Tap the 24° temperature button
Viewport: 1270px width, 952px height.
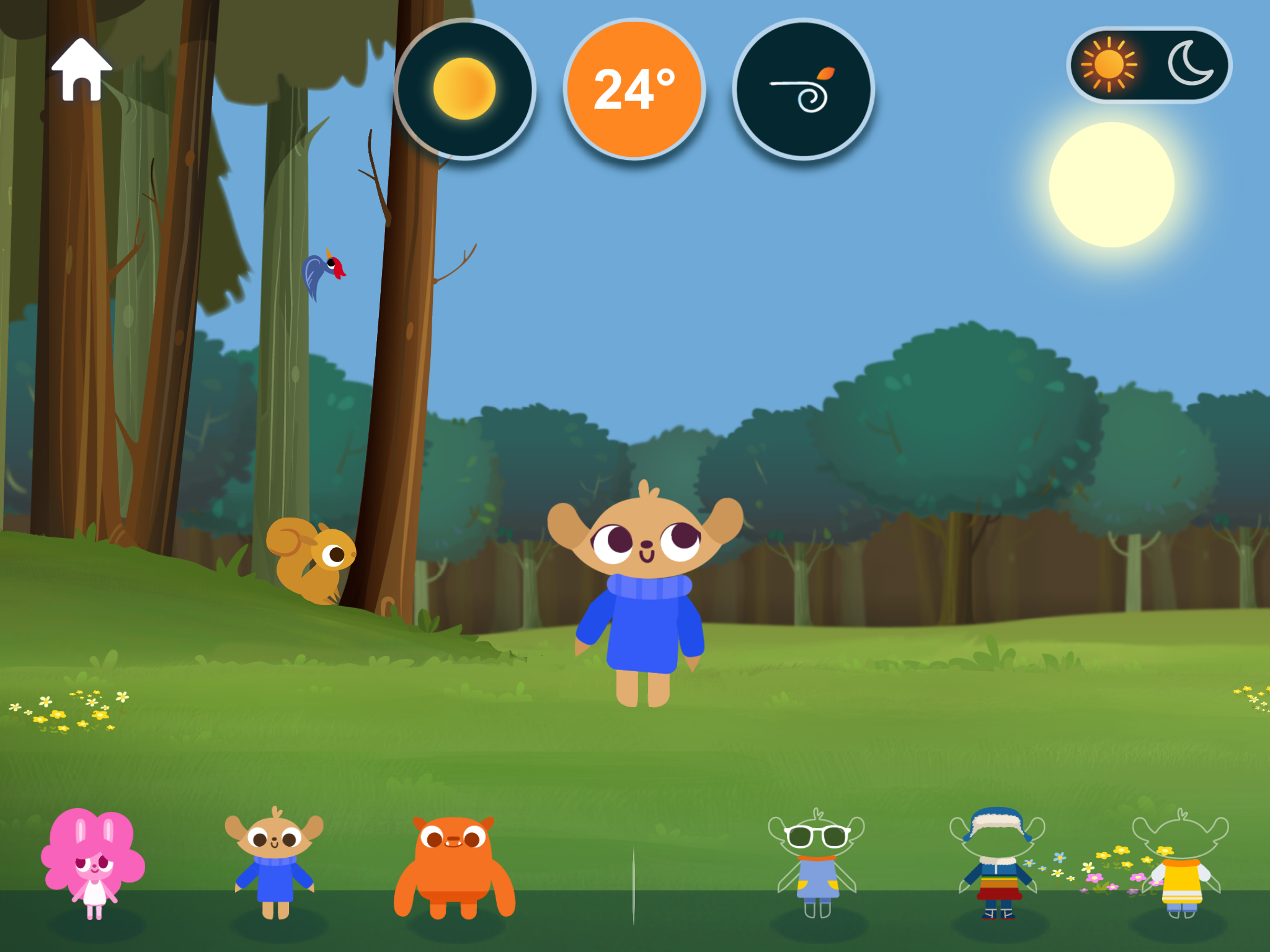coord(634,89)
